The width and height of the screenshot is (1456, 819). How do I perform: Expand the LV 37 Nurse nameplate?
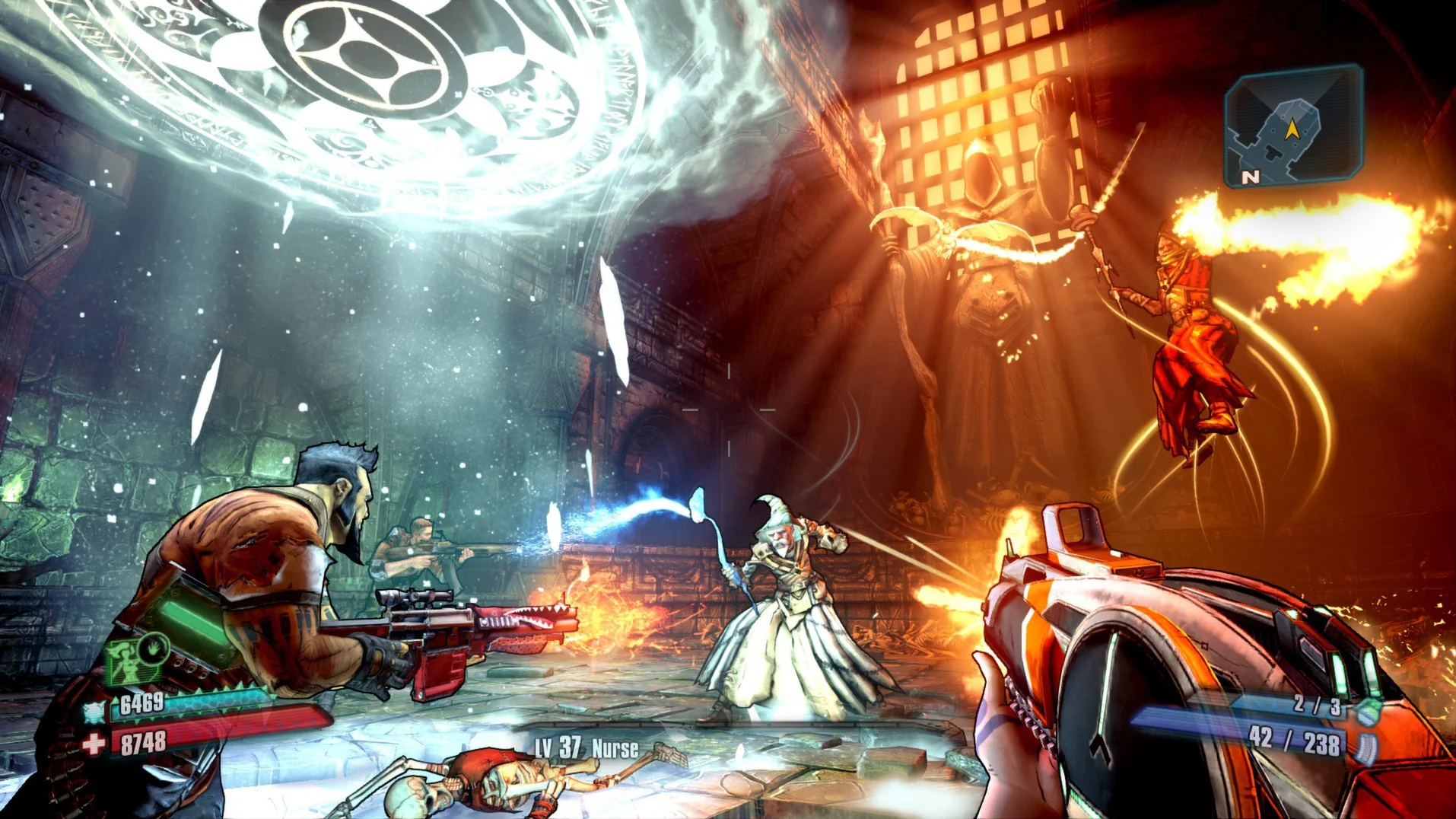tap(586, 748)
